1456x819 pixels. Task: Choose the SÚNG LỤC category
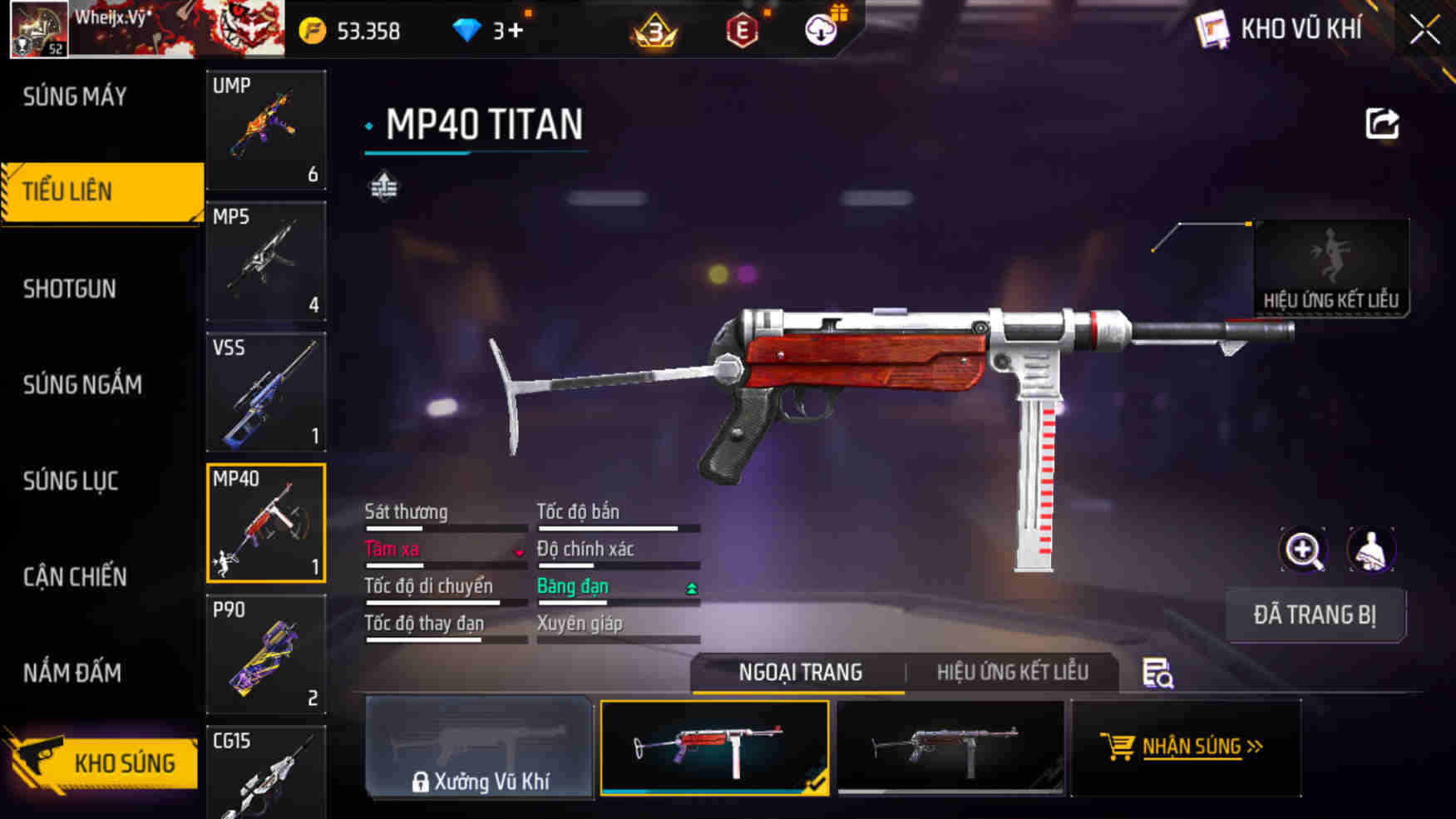coord(71,481)
